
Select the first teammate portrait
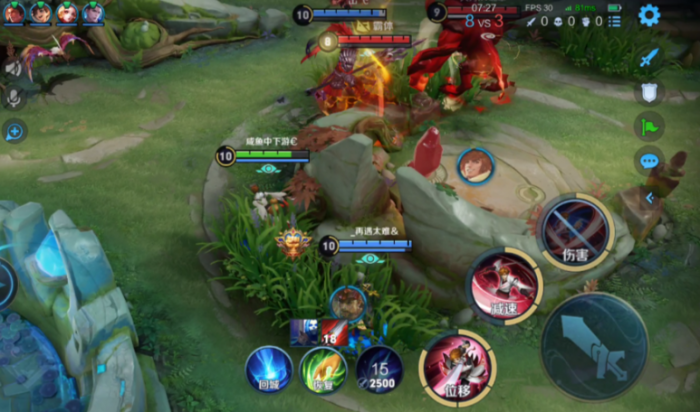tap(14, 12)
